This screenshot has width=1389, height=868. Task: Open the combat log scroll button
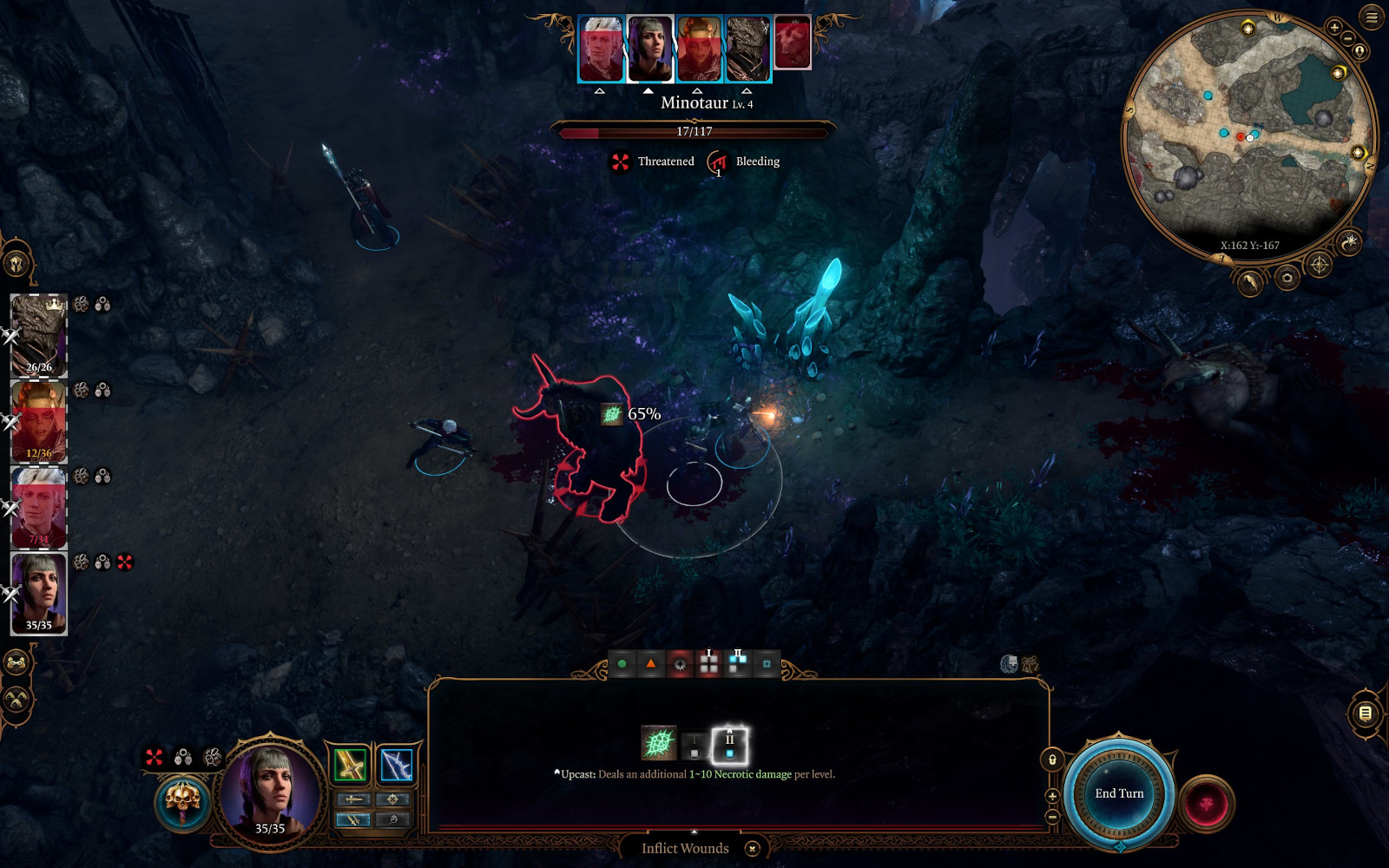tap(1365, 713)
